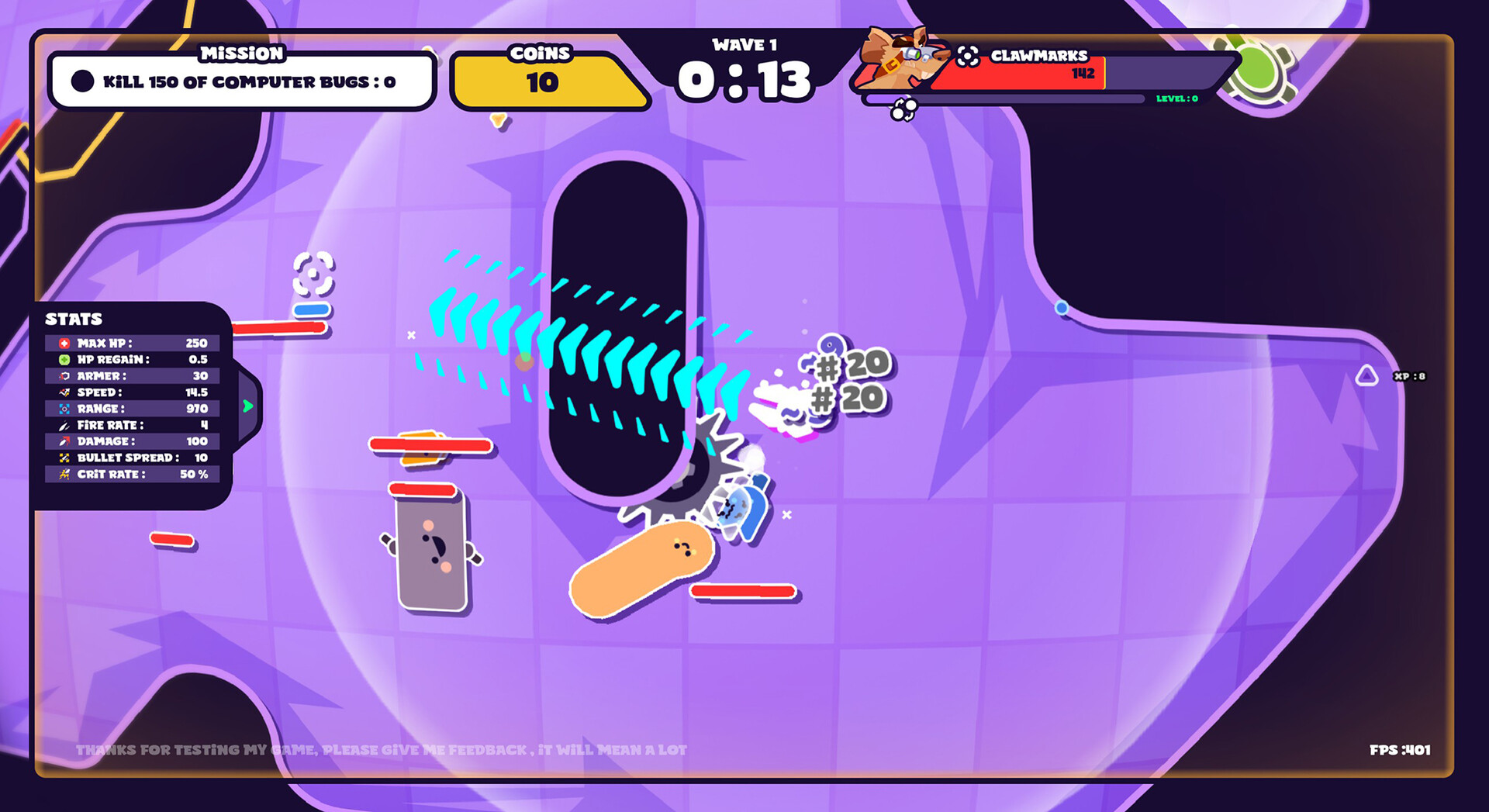Click the Fire Rate bullet icon

tap(66, 425)
